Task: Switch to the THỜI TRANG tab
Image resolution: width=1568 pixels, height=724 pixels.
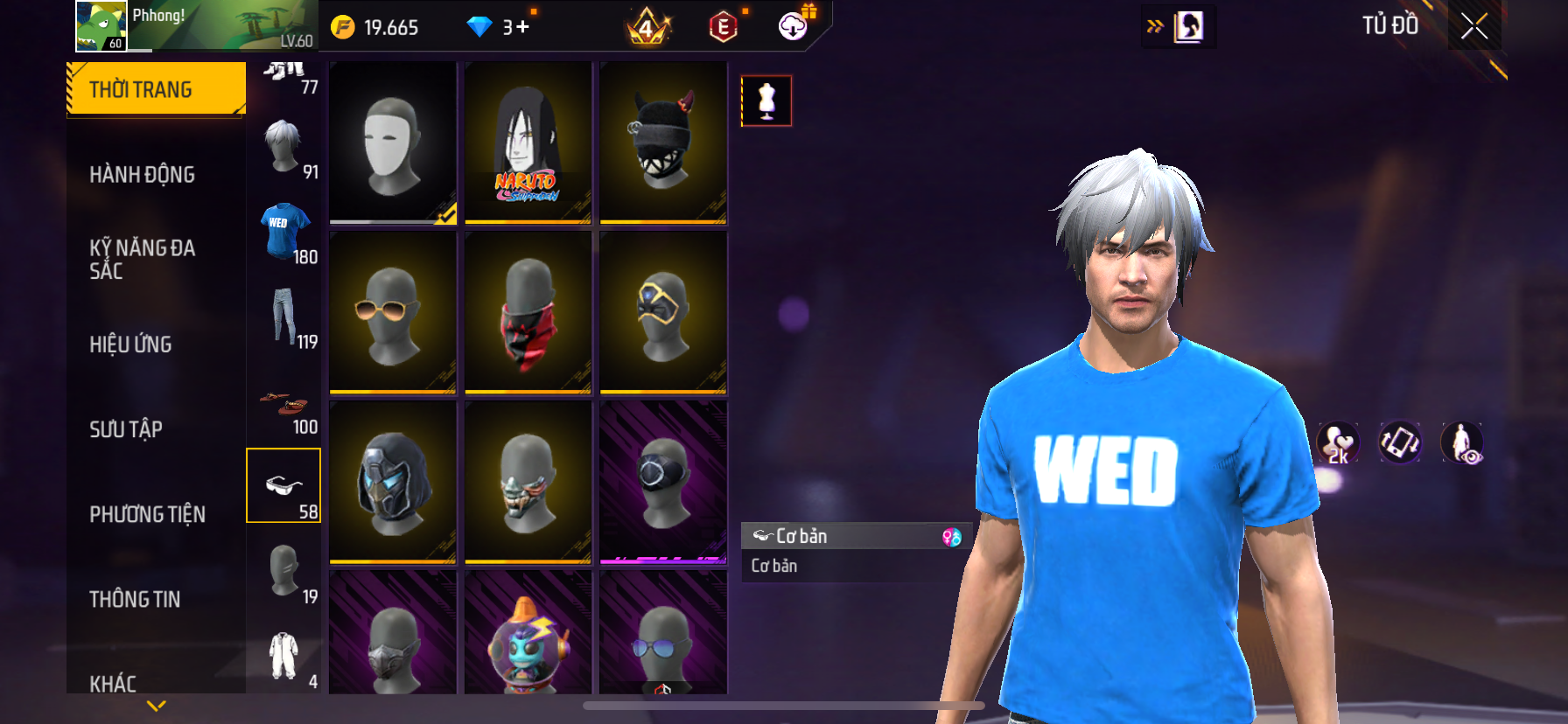Action: pyautogui.click(x=156, y=89)
